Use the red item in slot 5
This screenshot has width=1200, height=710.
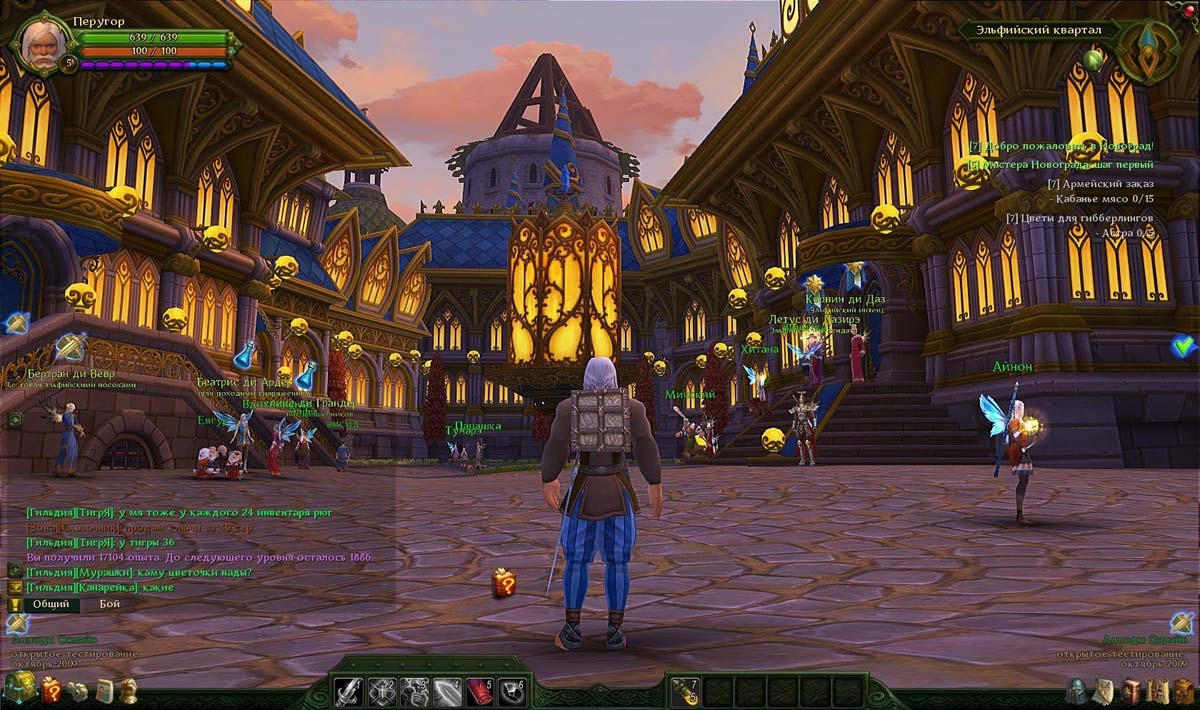pos(480,691)
